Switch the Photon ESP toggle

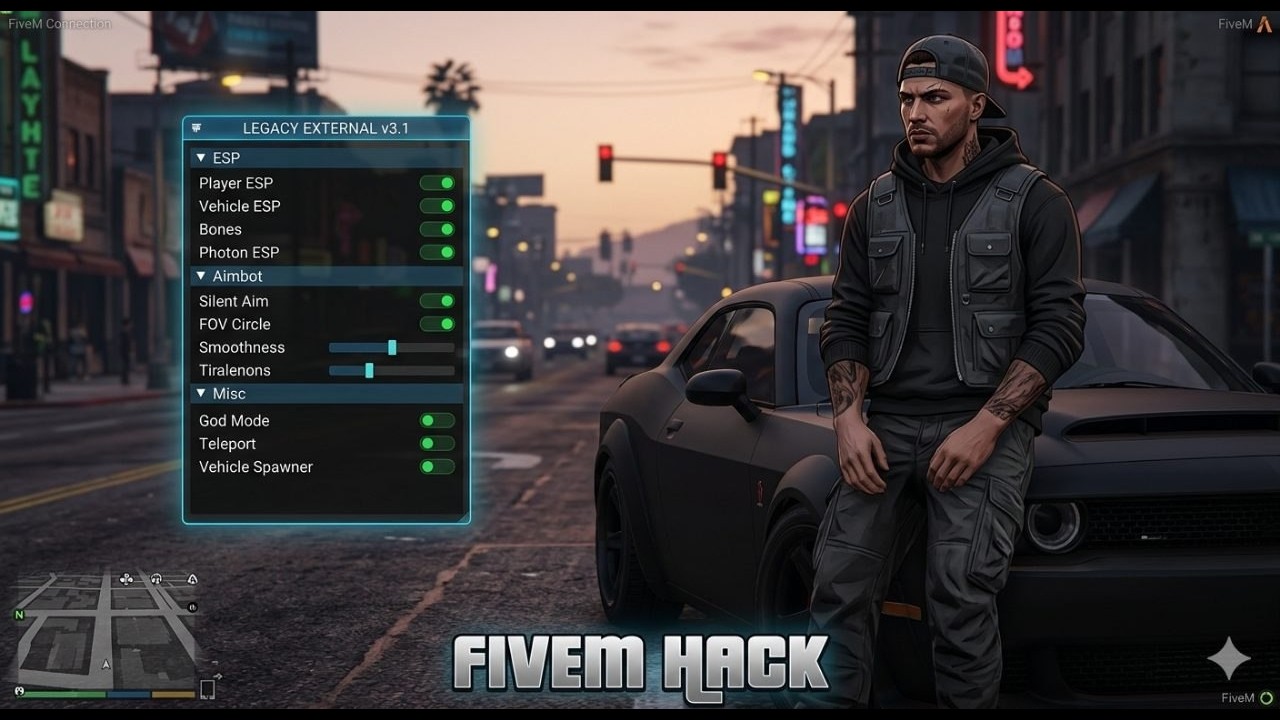(437, 252)
